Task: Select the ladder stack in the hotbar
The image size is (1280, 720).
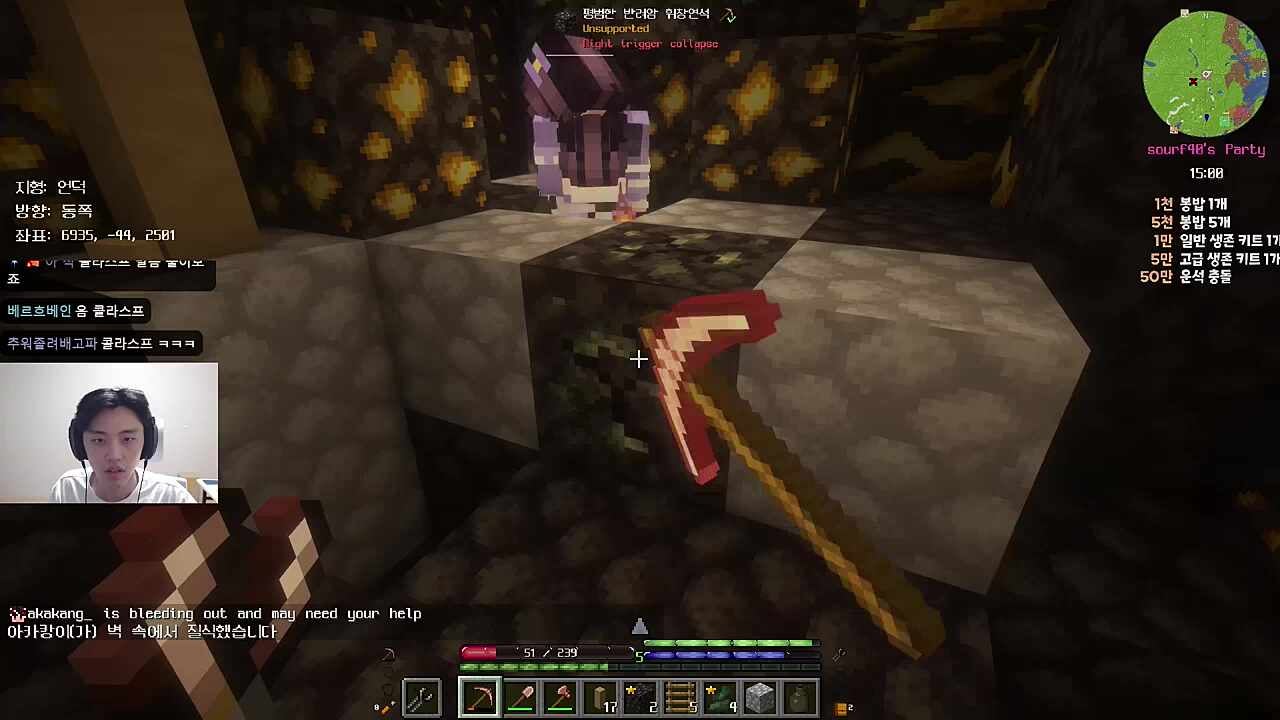Action: 680,697
